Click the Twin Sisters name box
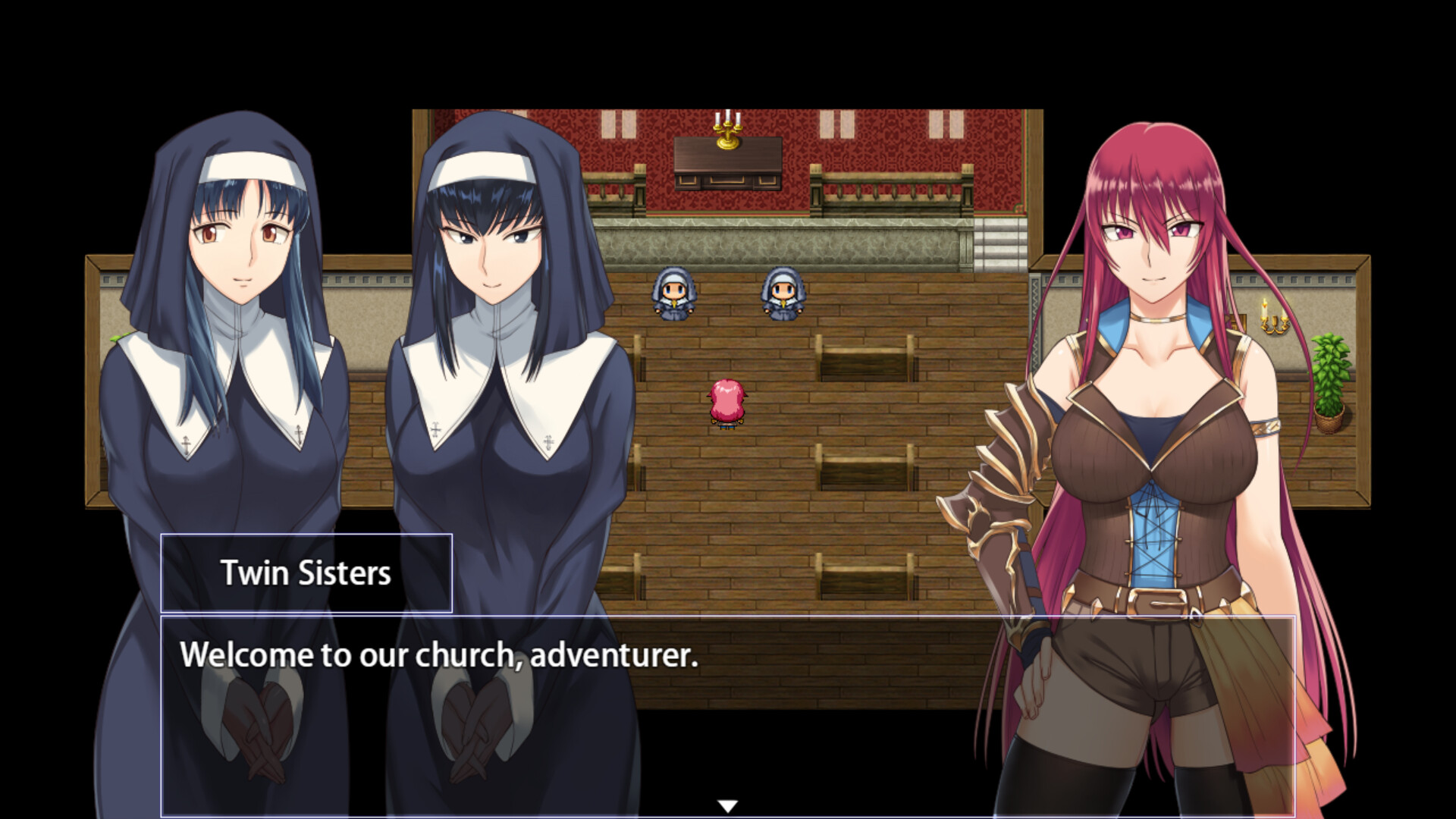The height and width of the screenshot is (819, 1456). coord(306,573)
